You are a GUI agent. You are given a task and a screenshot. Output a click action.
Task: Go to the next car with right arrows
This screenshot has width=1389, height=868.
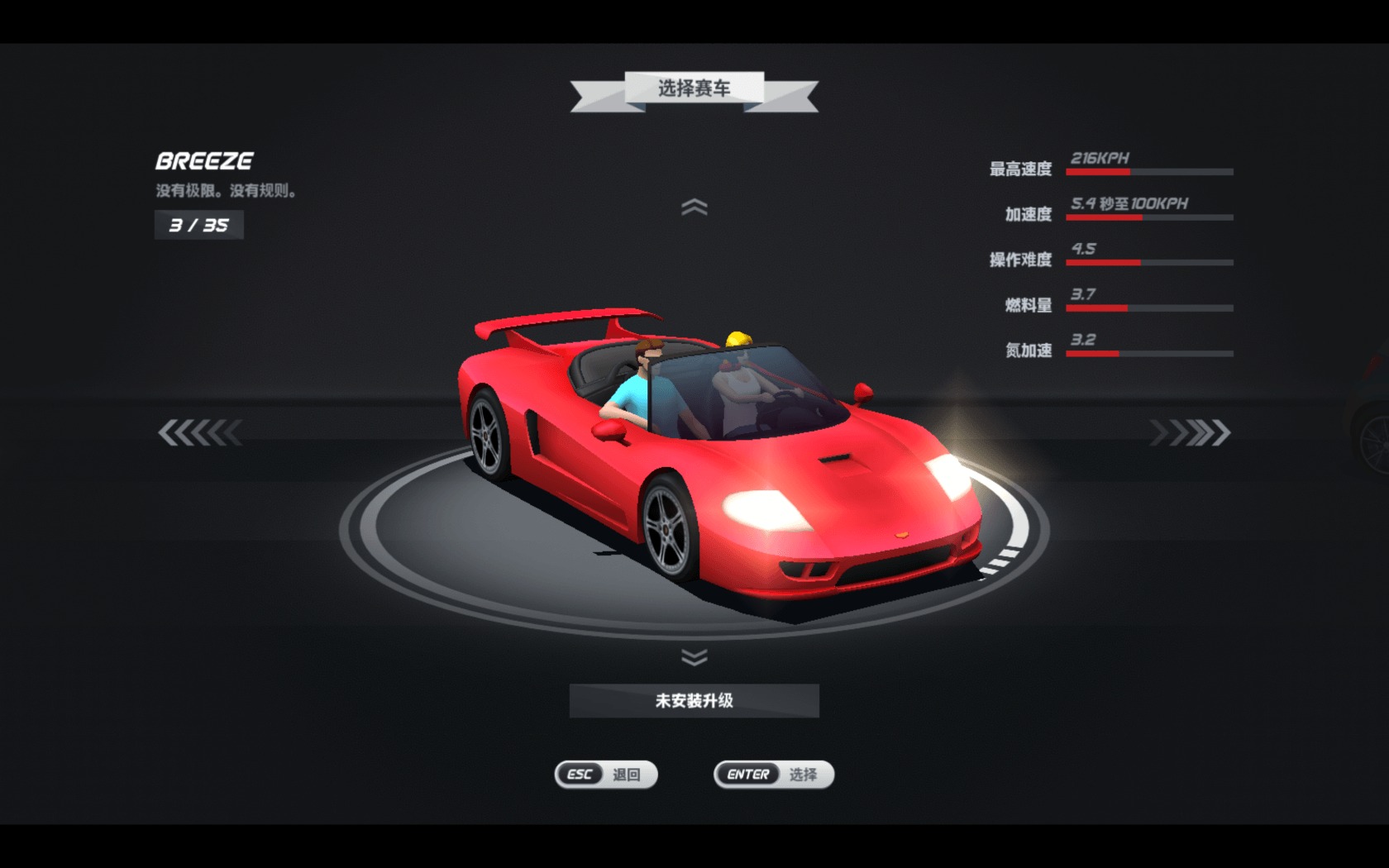[x=1190, y=432]
